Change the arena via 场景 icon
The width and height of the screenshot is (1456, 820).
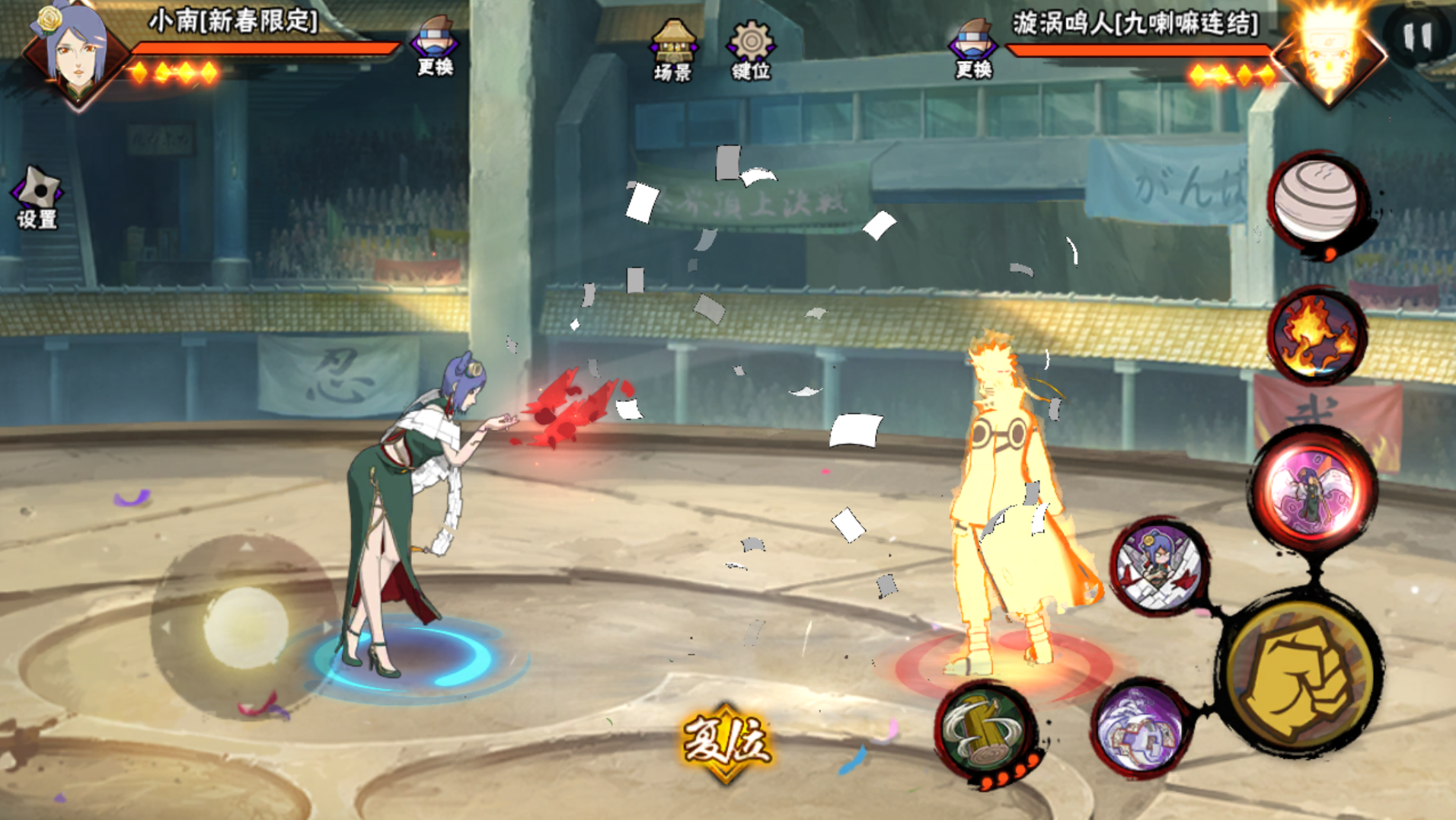672,50
